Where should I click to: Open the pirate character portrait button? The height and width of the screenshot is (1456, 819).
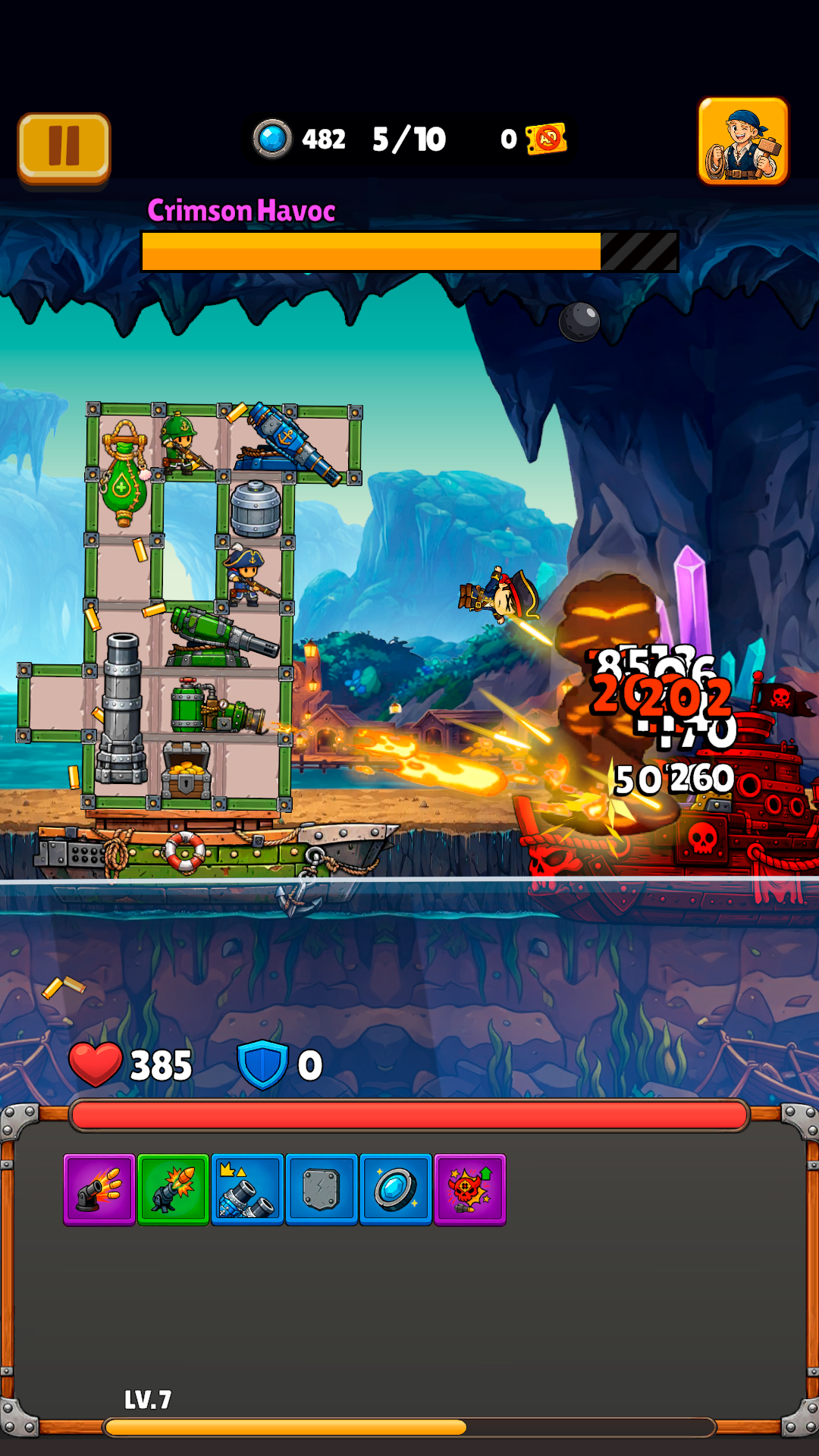pos(742,142)
